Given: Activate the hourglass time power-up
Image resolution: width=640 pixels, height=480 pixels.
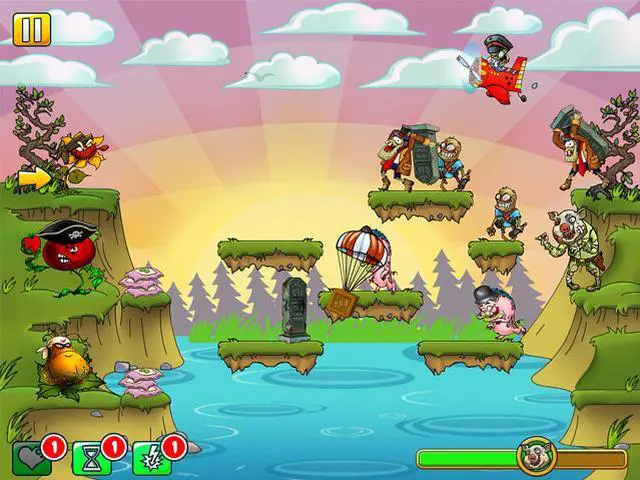Looking at the screenshot, I should 91,458.
